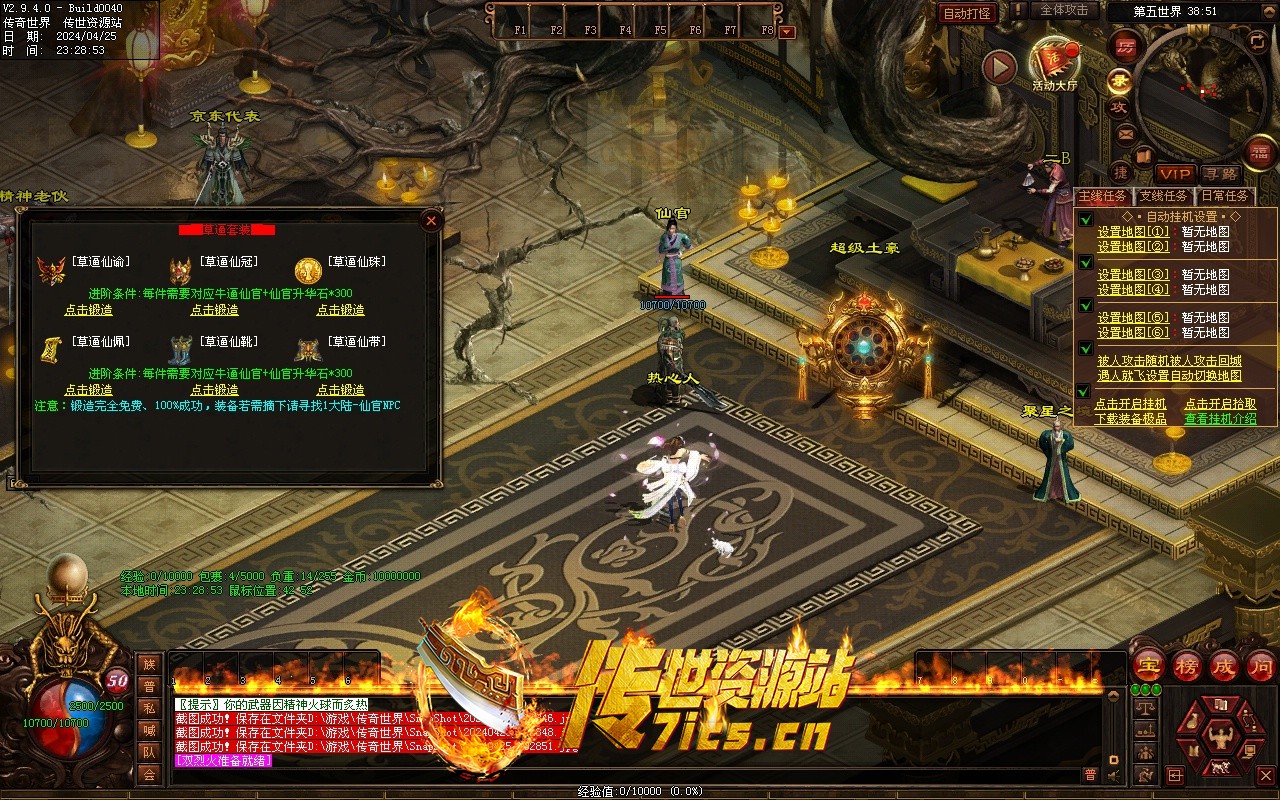Click 点击开启挂机 to start auto-hunting
Image resolution: width=1280 pixels, height=800 pixels.
(1130, 405)
